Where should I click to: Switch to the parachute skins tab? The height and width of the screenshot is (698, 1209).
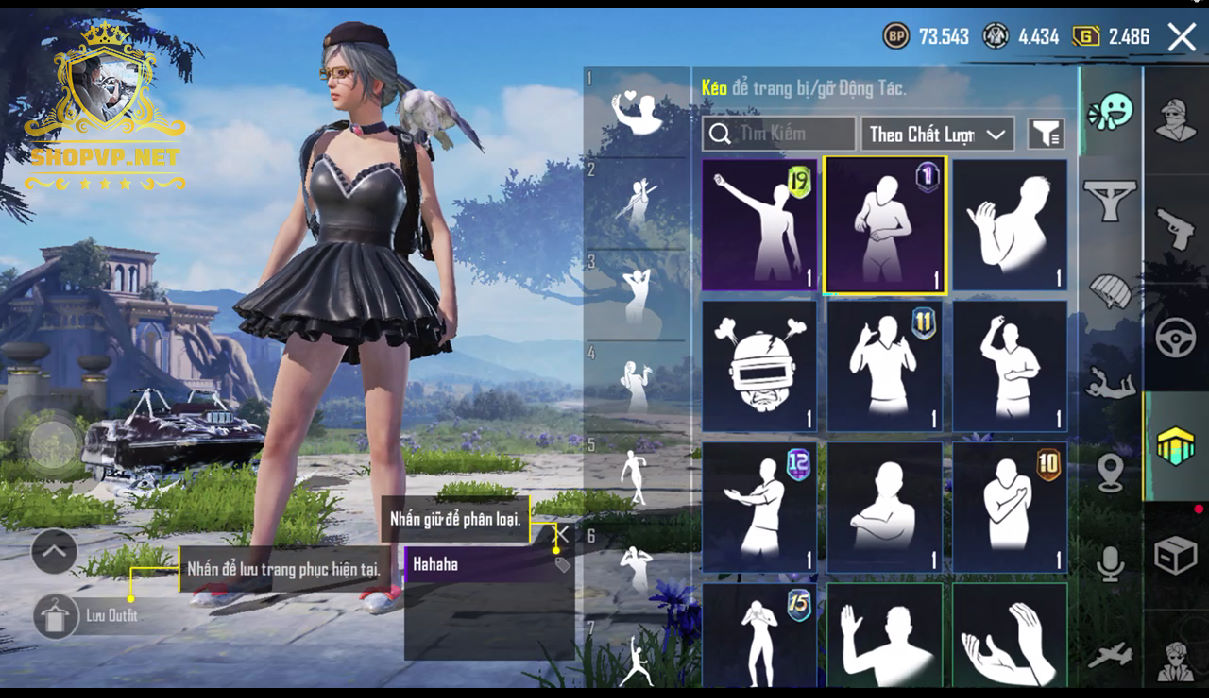pos(1111,292)
